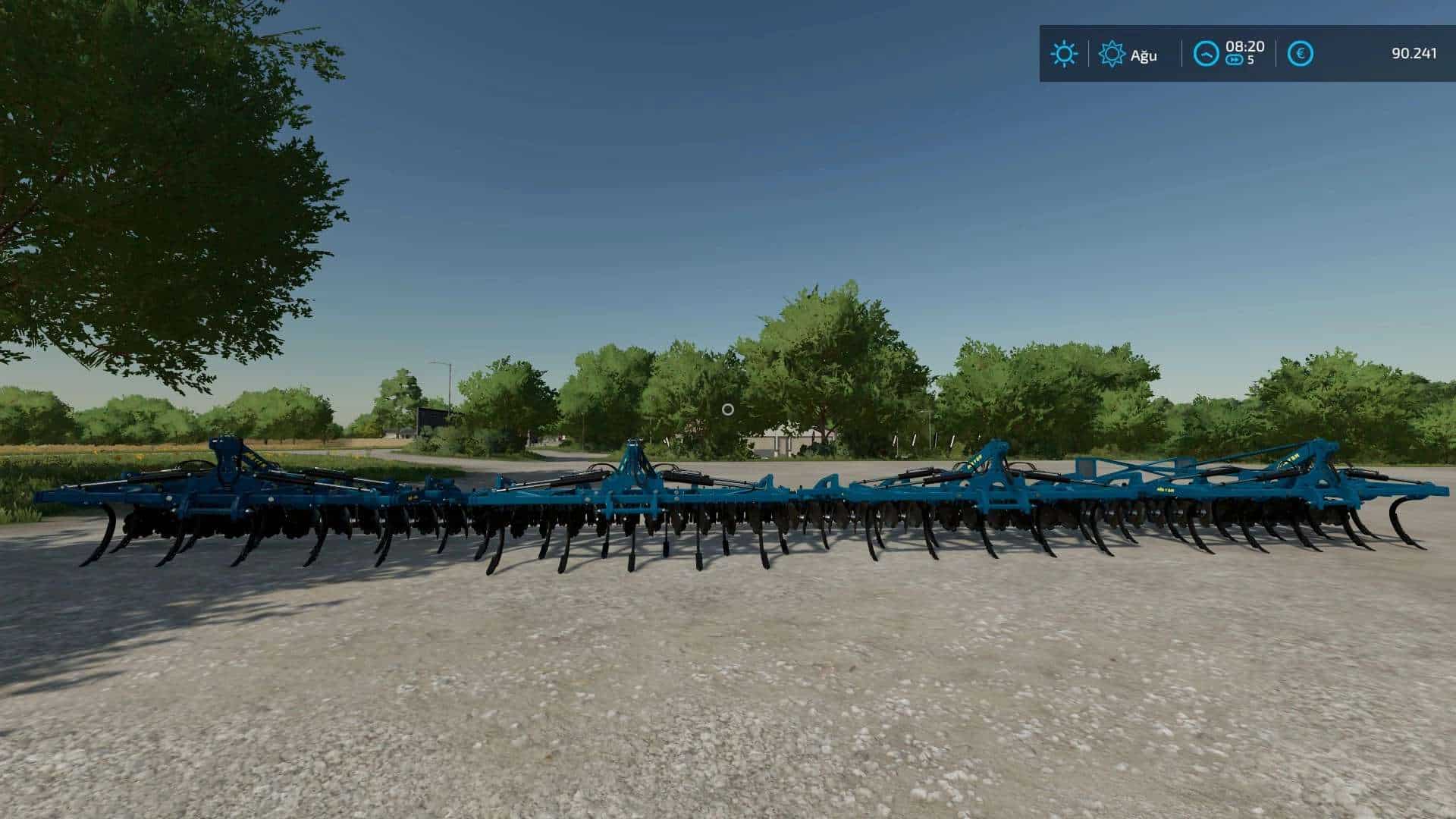The image size is (1456, 819).
Task: Click the Euro currency icon
Action: [x=1301, y=52]
